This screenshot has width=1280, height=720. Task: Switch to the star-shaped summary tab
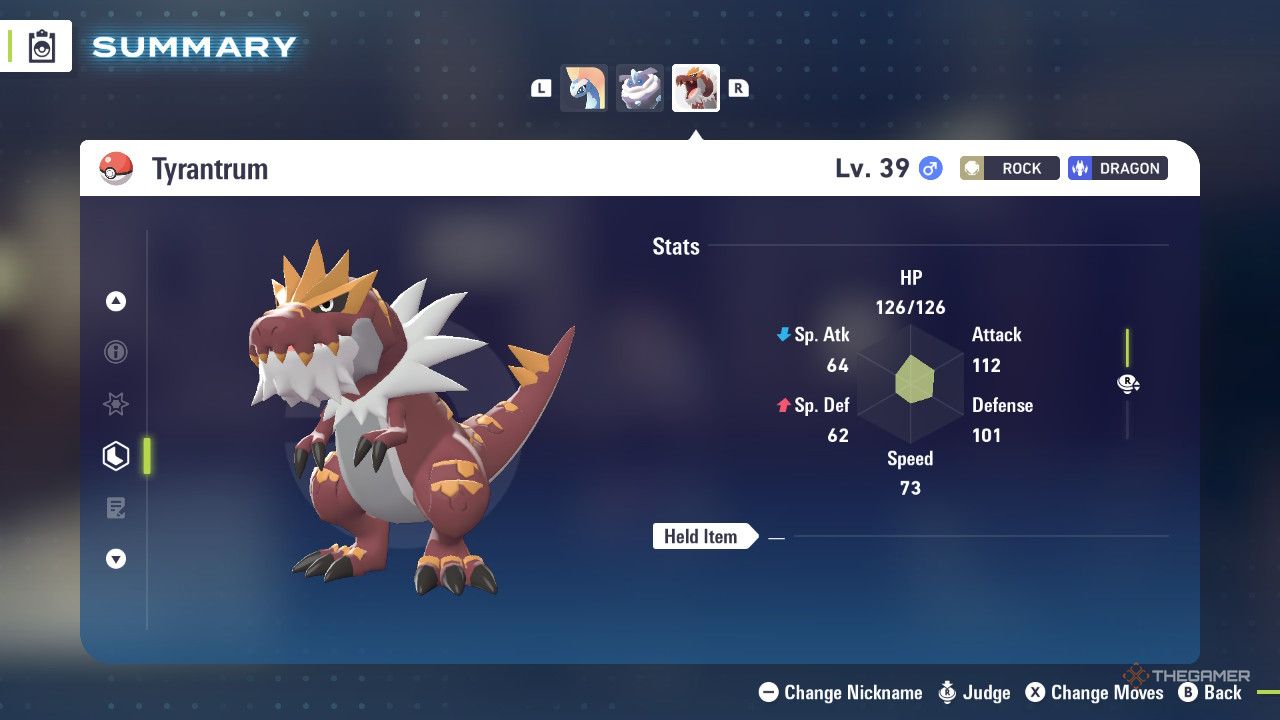click(x=116, y=404)
